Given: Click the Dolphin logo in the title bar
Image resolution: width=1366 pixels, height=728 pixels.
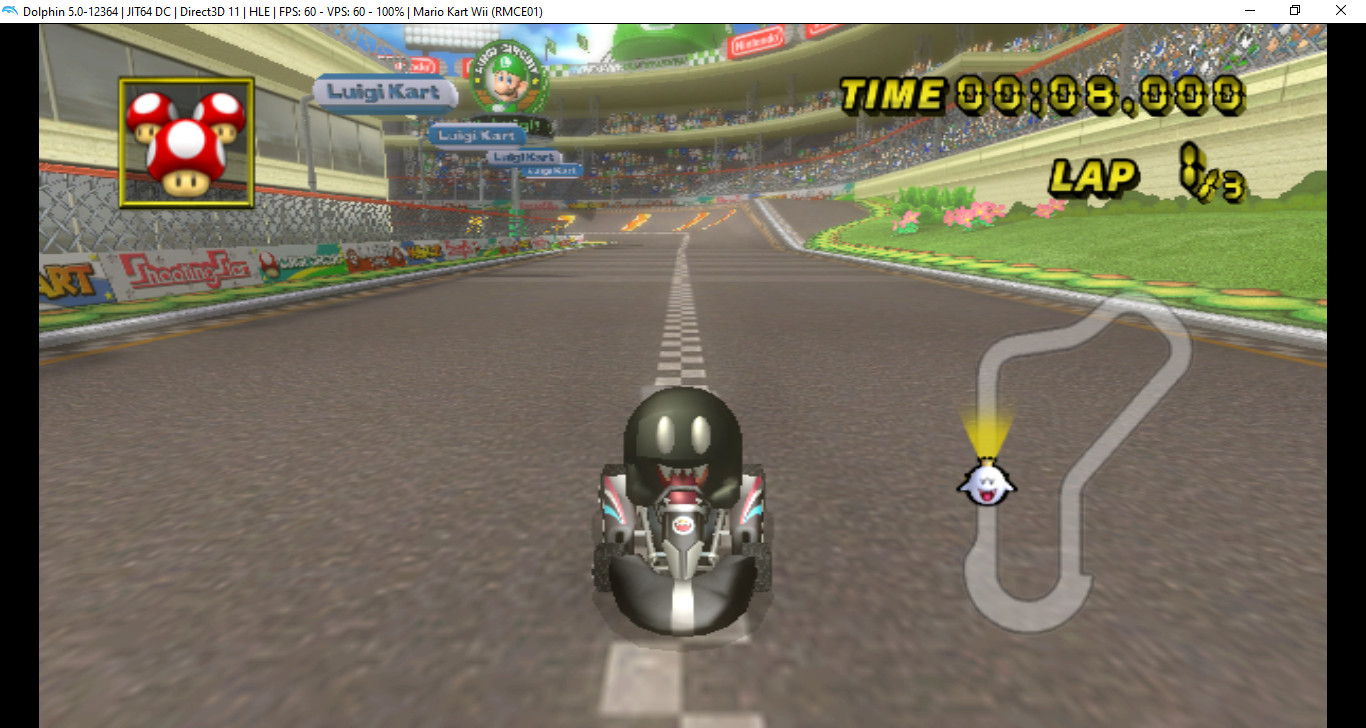Looking at the screenshot, I should 12,10.
